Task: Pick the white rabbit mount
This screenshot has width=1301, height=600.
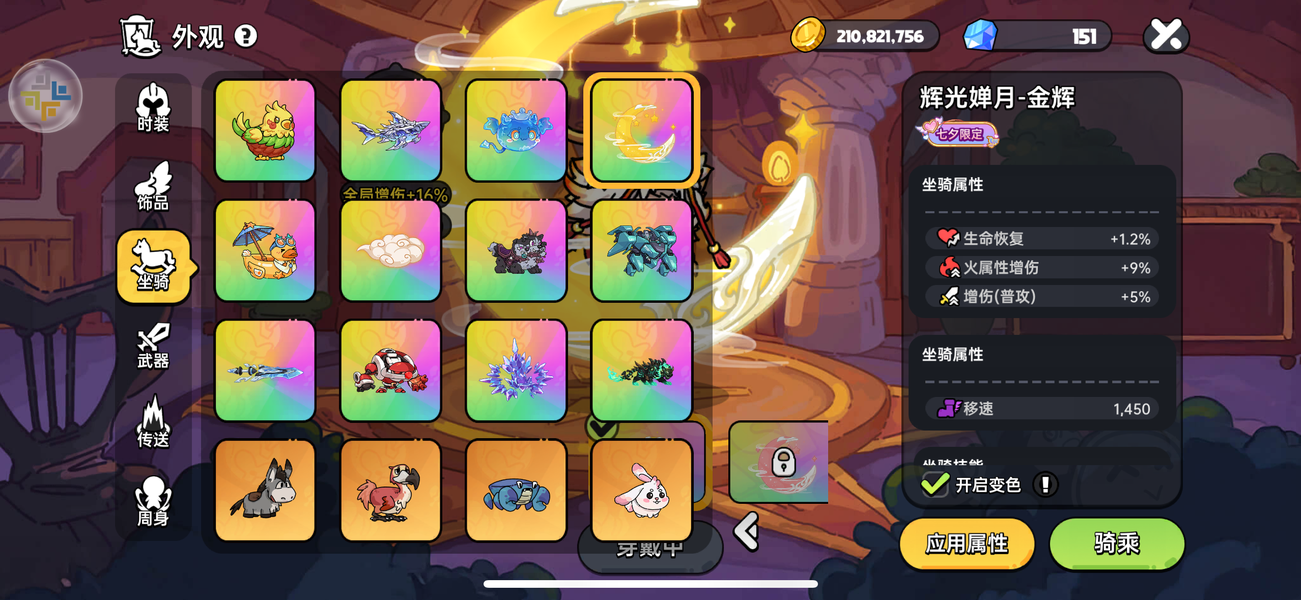Action: (641, 491)
